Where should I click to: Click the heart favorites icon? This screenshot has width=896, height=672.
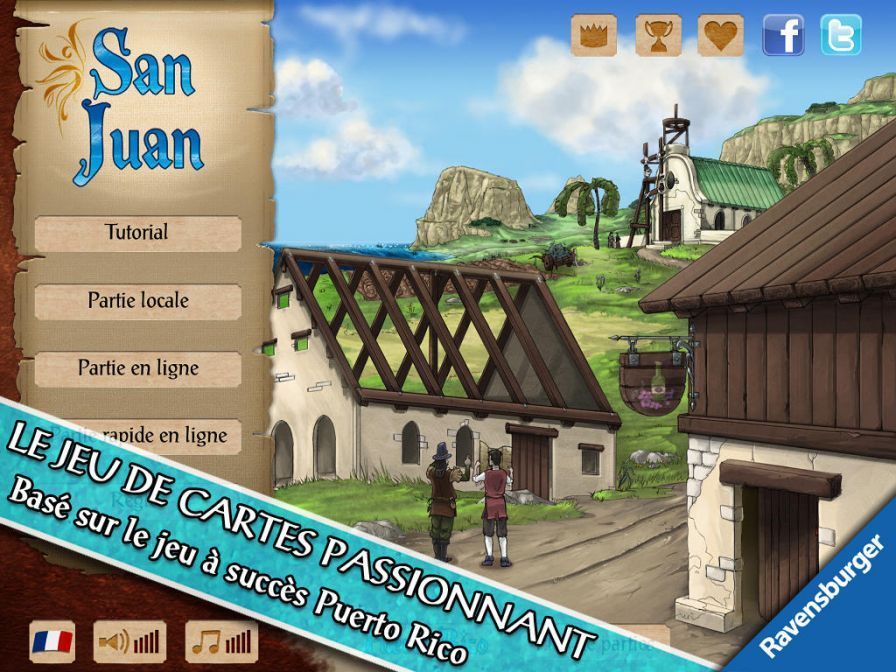pos(720,35)
